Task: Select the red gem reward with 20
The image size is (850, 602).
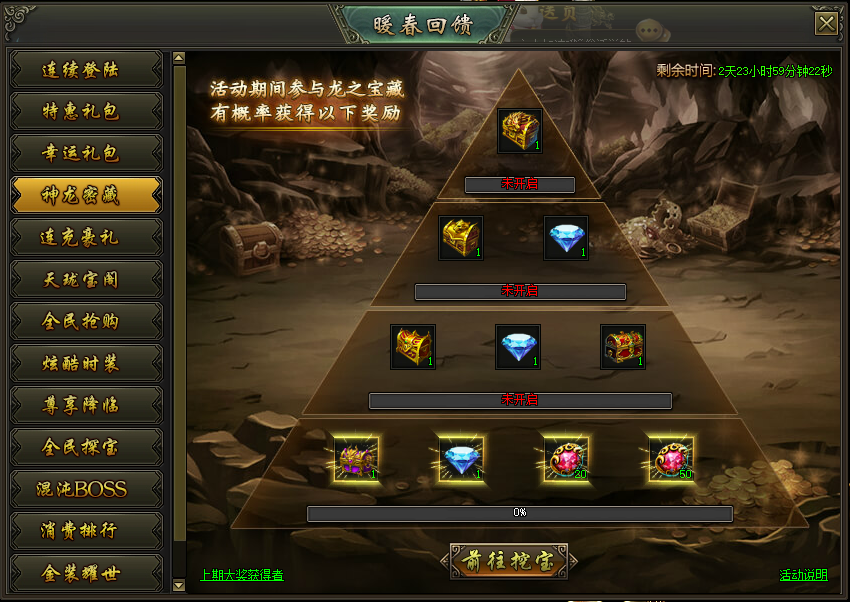Action: (566, 459)
